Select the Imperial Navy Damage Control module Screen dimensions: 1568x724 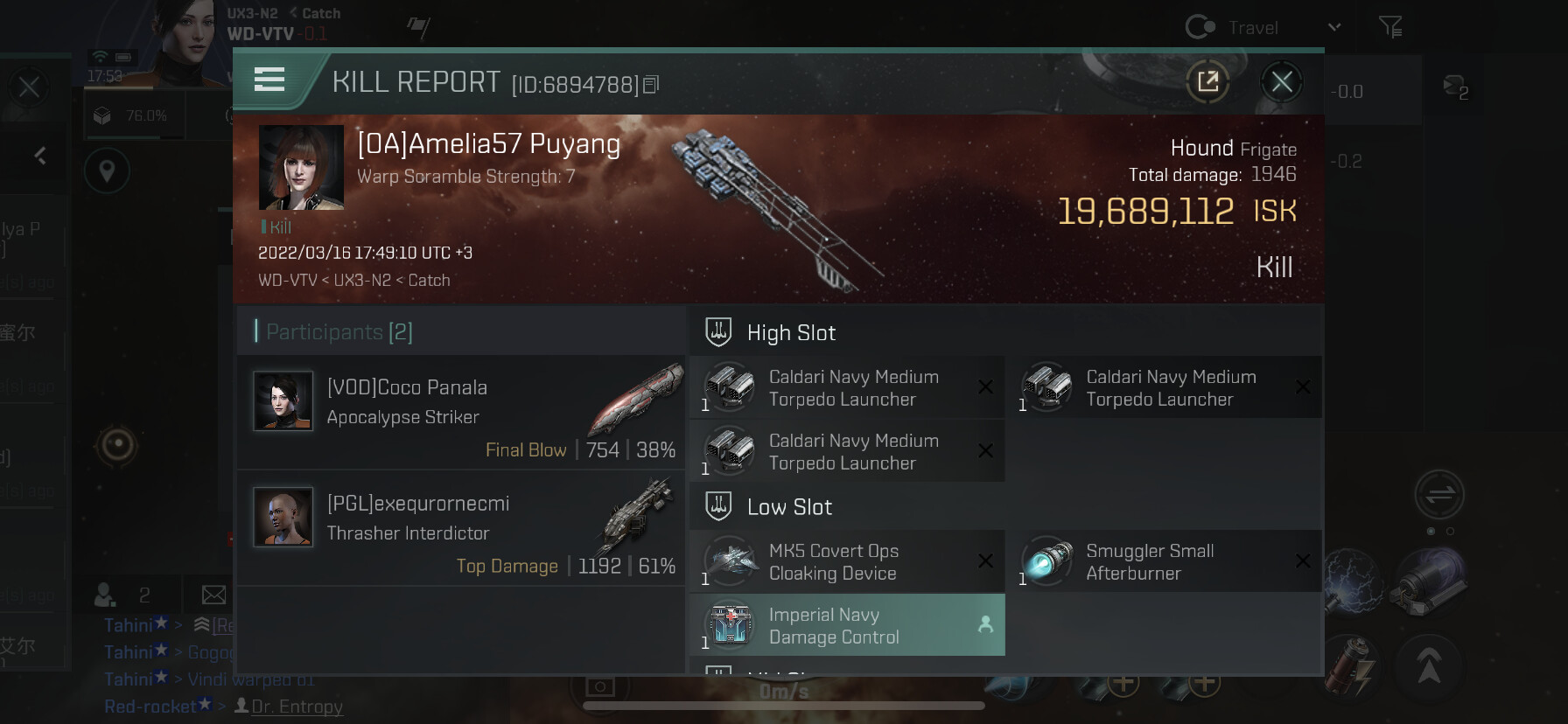[x=847, y=626]
